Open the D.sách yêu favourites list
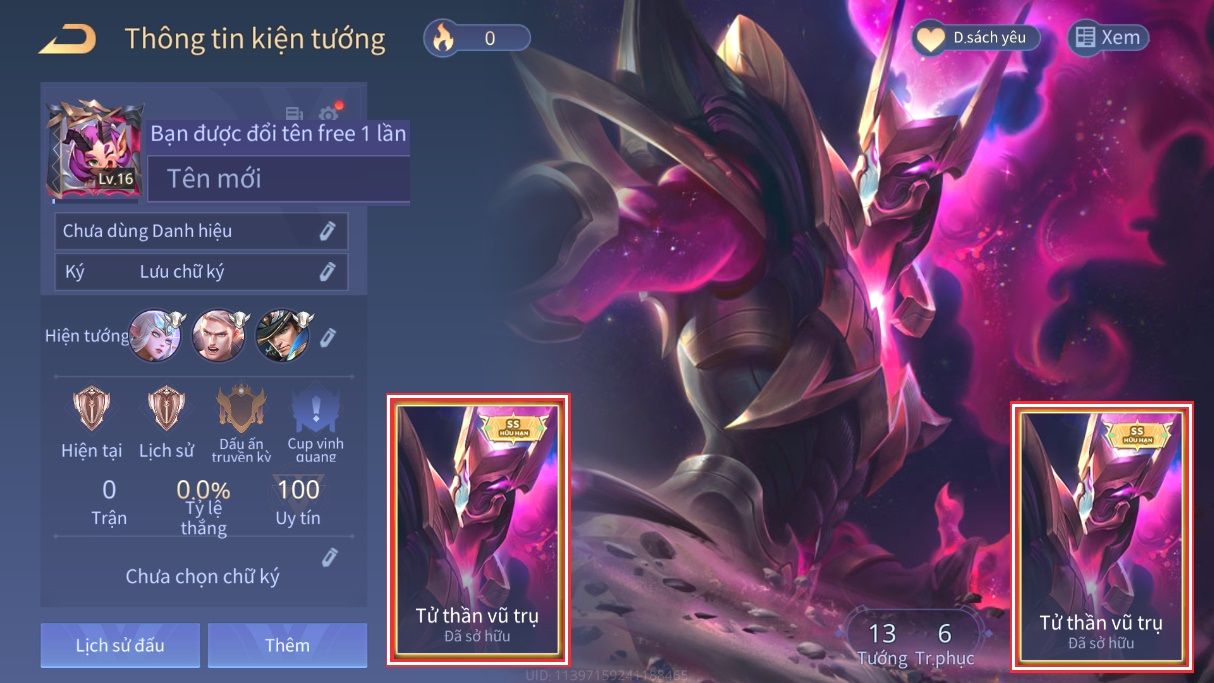Viewport: 1214px width, 683px height. coord(976,38)
